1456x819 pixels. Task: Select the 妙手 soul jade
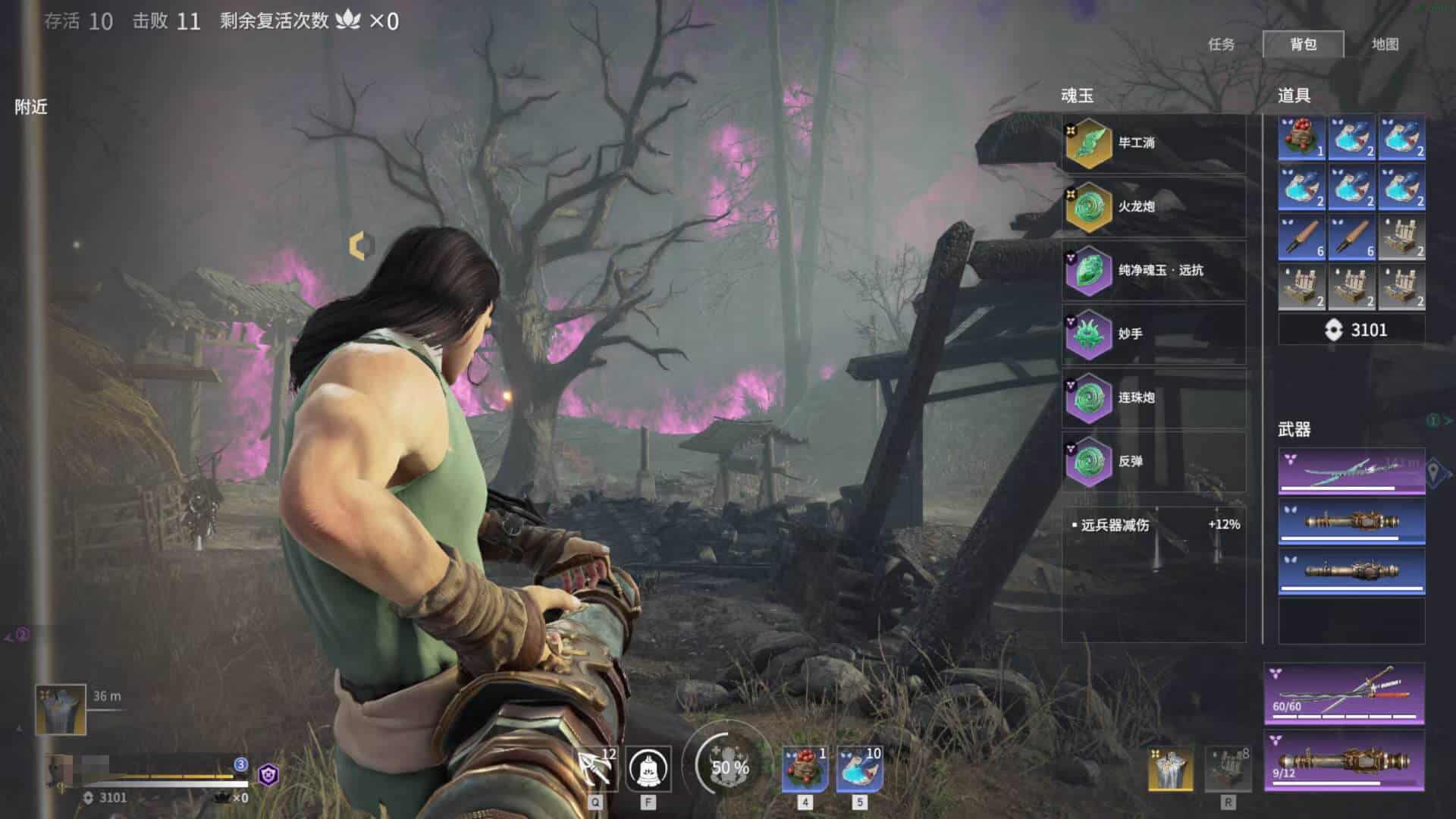click(1153, 334)
